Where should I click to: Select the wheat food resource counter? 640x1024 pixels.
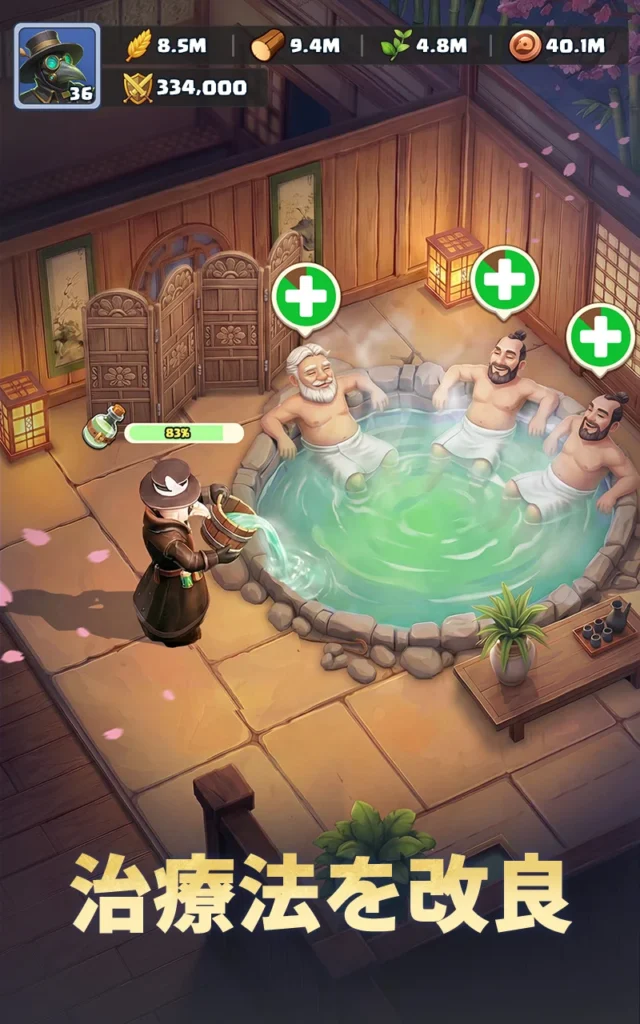pyautogui.click(x=167, y=46)
